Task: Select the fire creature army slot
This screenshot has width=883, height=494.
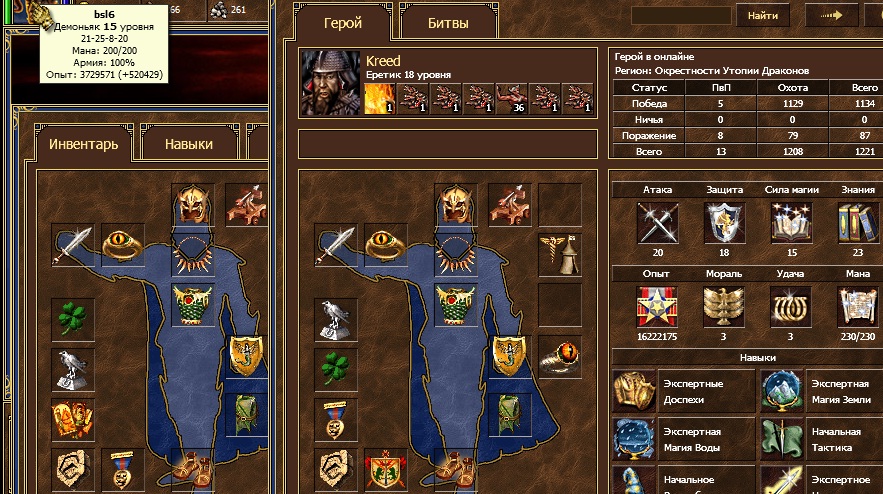Action: [x=380, y=97]
